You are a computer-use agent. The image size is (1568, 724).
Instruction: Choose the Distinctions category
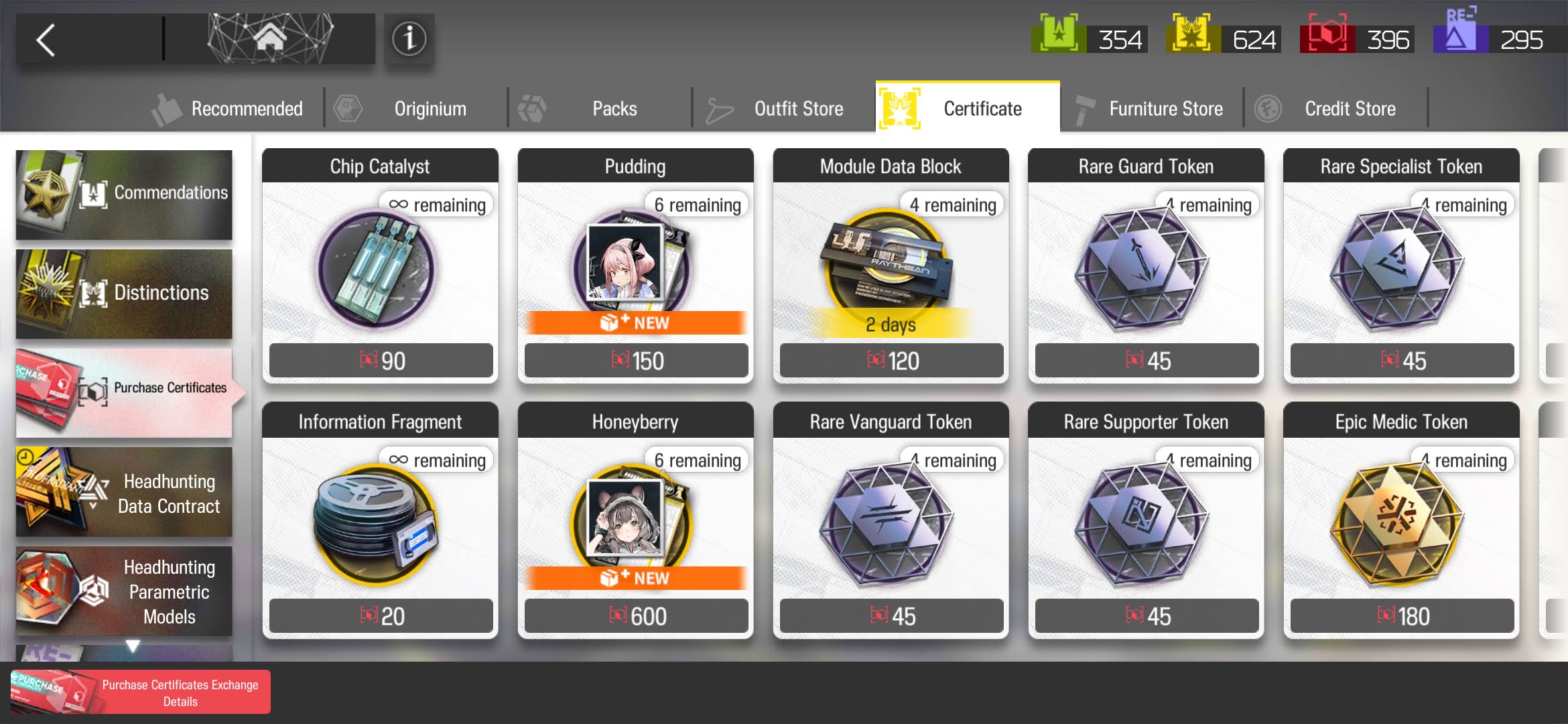click(x=124, y=294)
